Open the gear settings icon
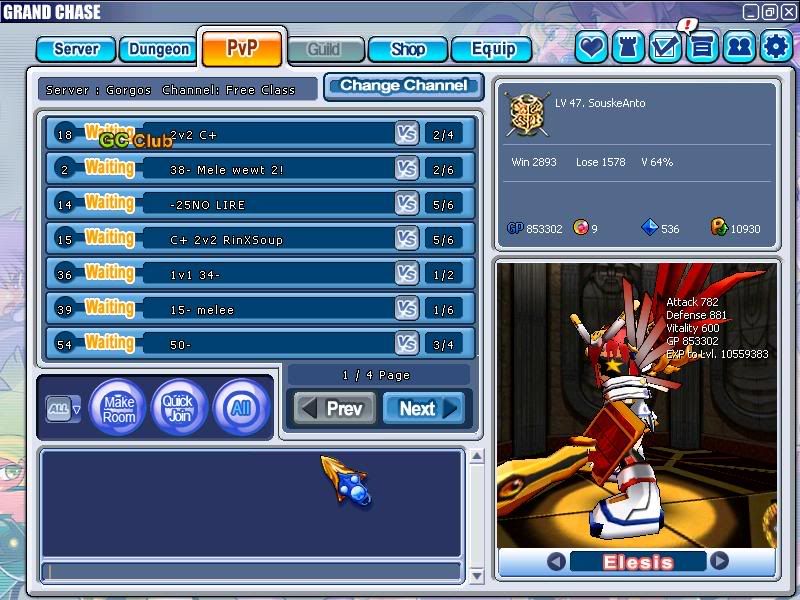 pos(776,46)
